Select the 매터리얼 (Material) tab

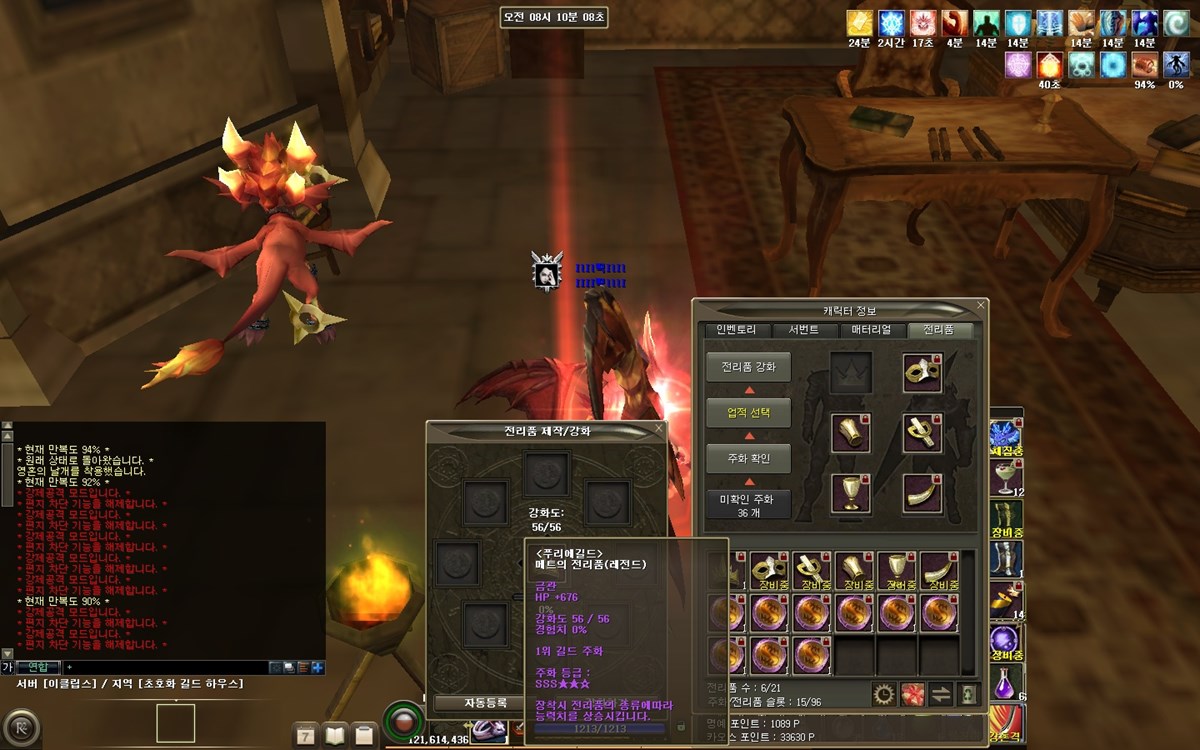pyautogui.click(x=871, y=330)
